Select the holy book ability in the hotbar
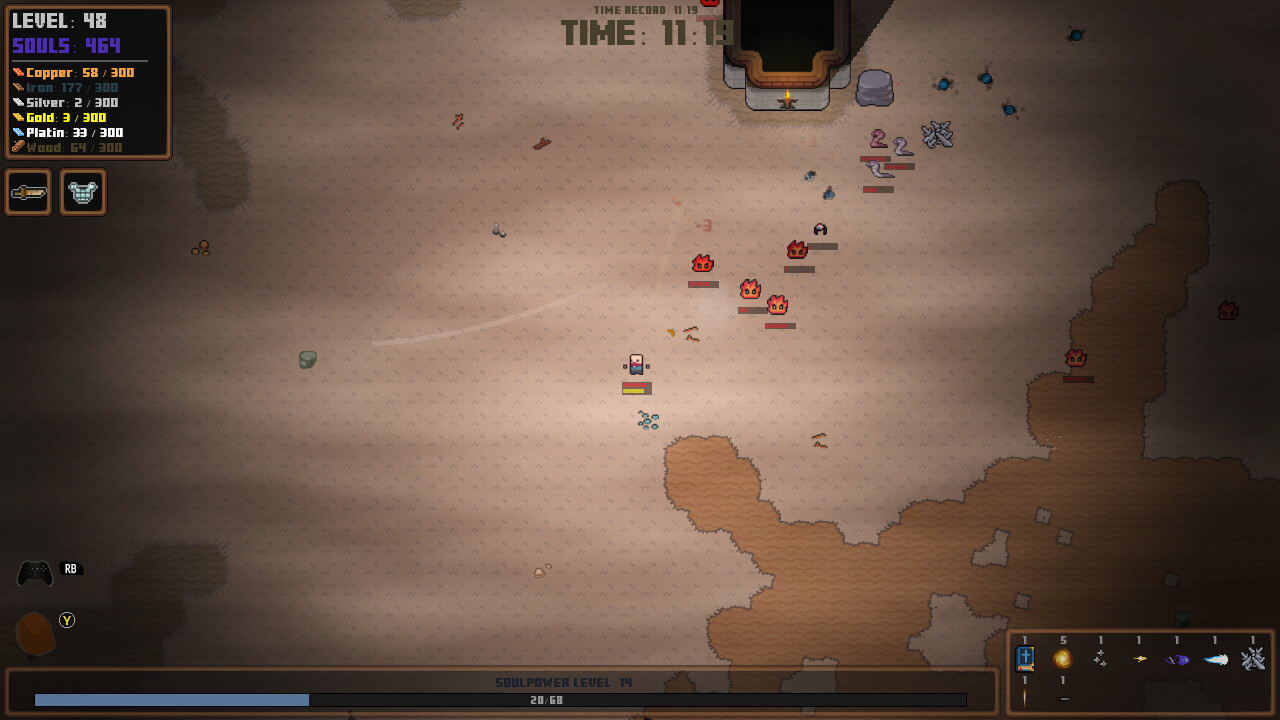 (1024, 658)
